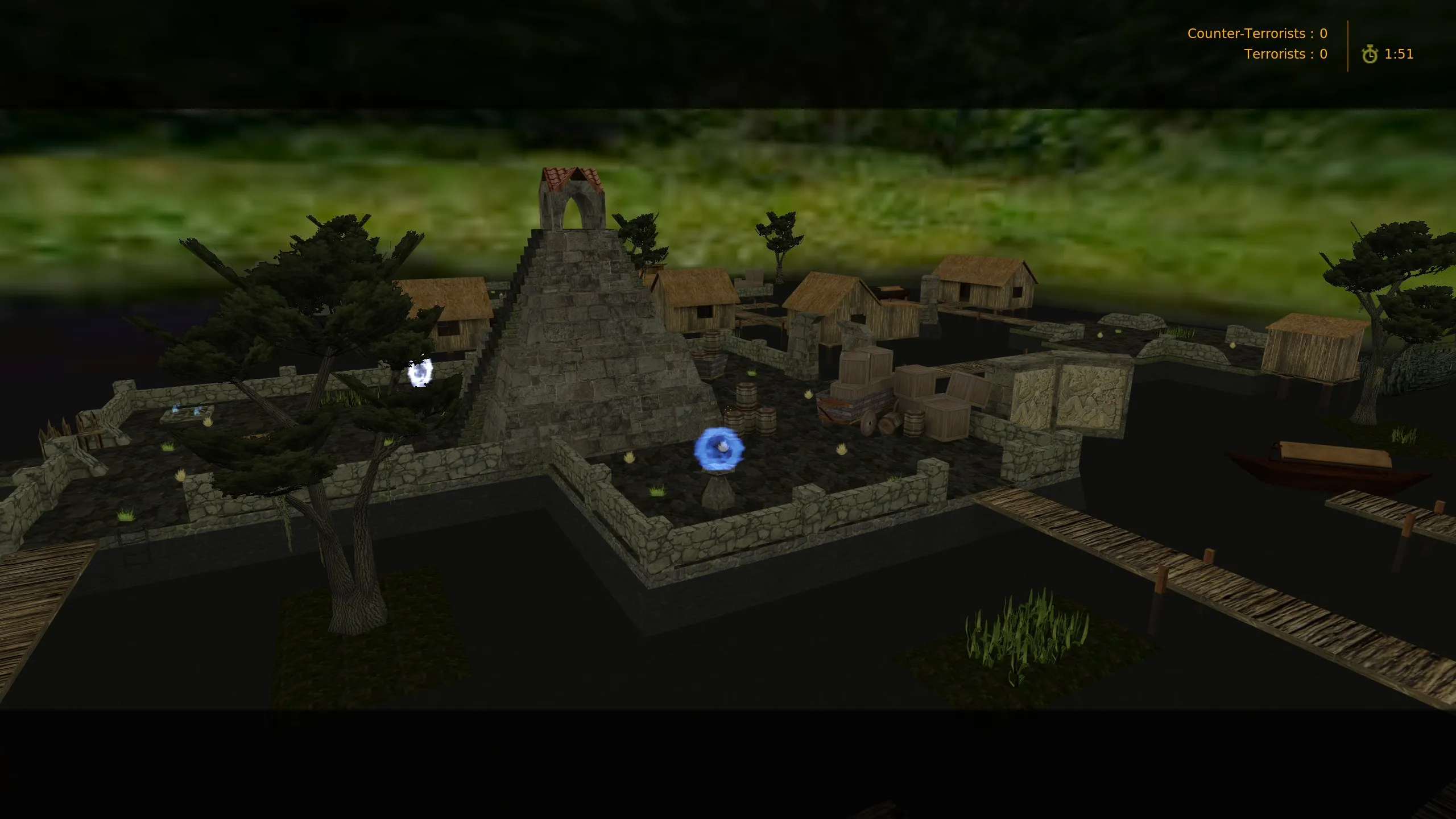
Task: Click the stopwatch timer icon
Action: [x=1371, y=54]
